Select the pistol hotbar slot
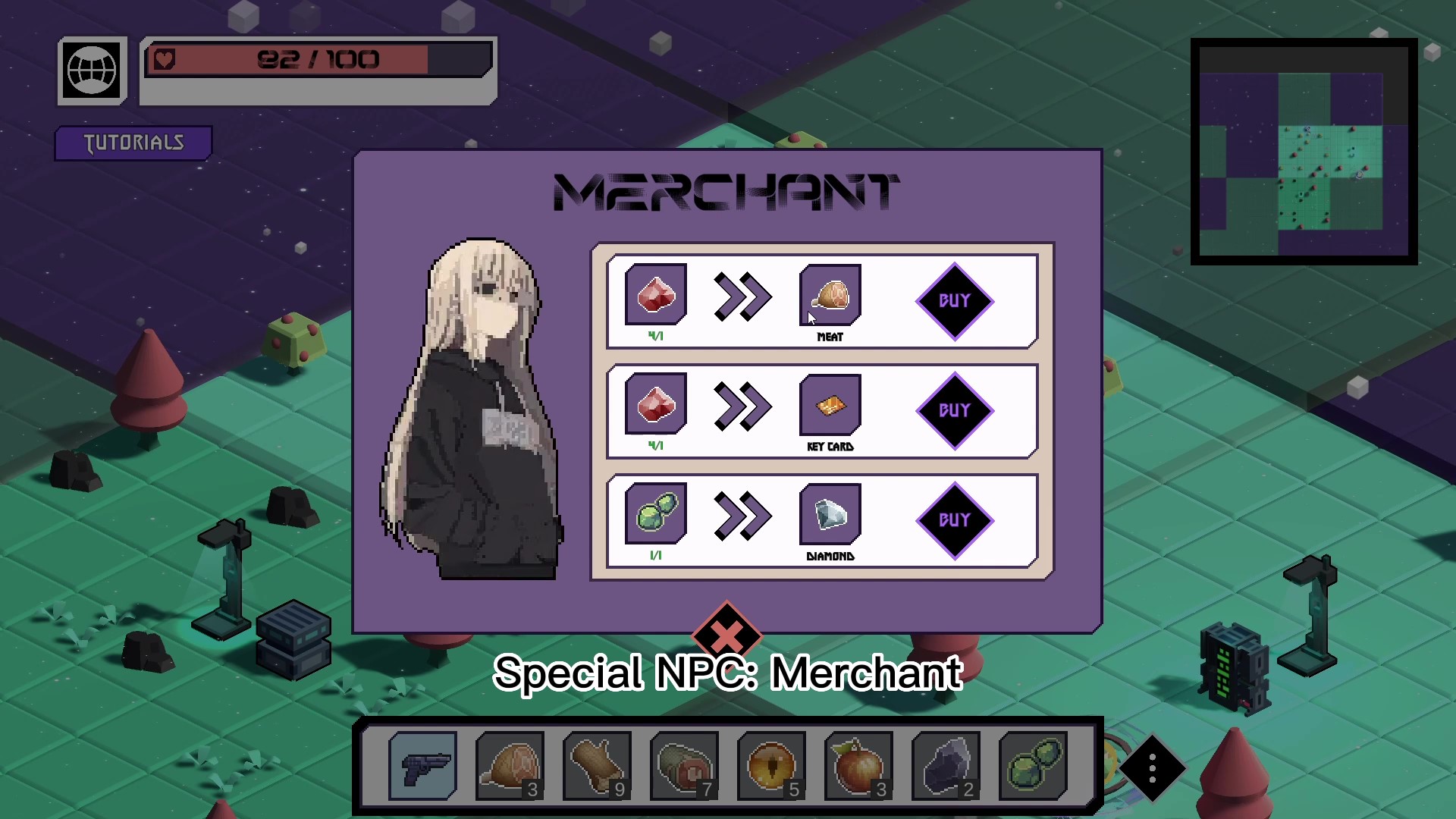This screenshot has width=1456, height=819. [422, 766]
